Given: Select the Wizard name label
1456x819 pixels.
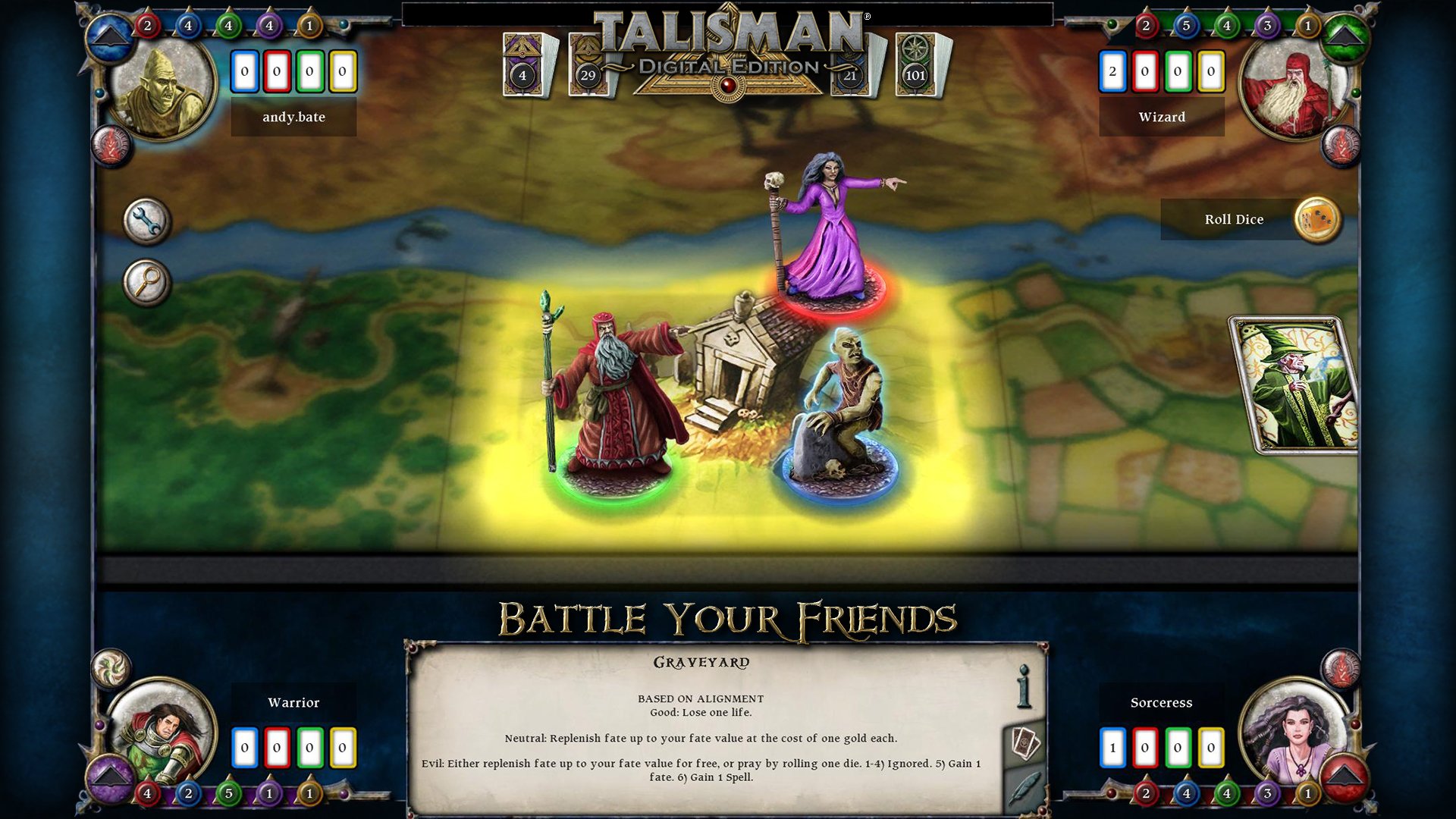Looking at the screenshot, I should (1162, 117).
